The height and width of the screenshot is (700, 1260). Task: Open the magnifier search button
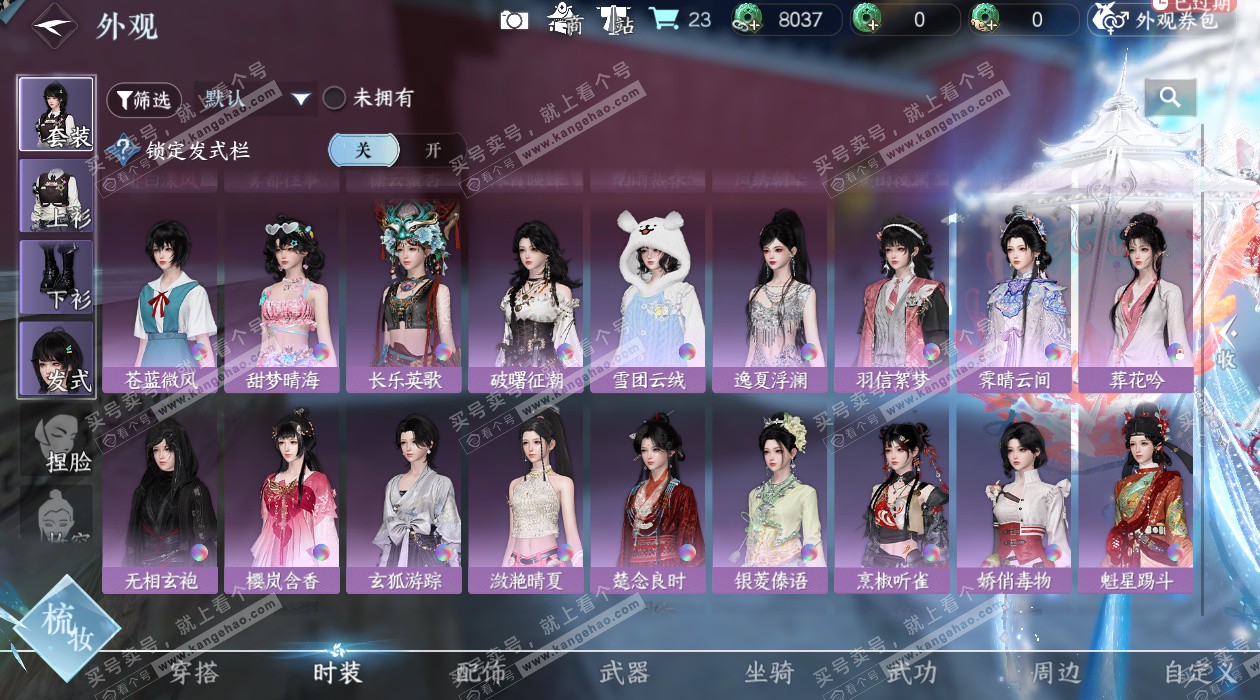click(x=1170, y=98)
